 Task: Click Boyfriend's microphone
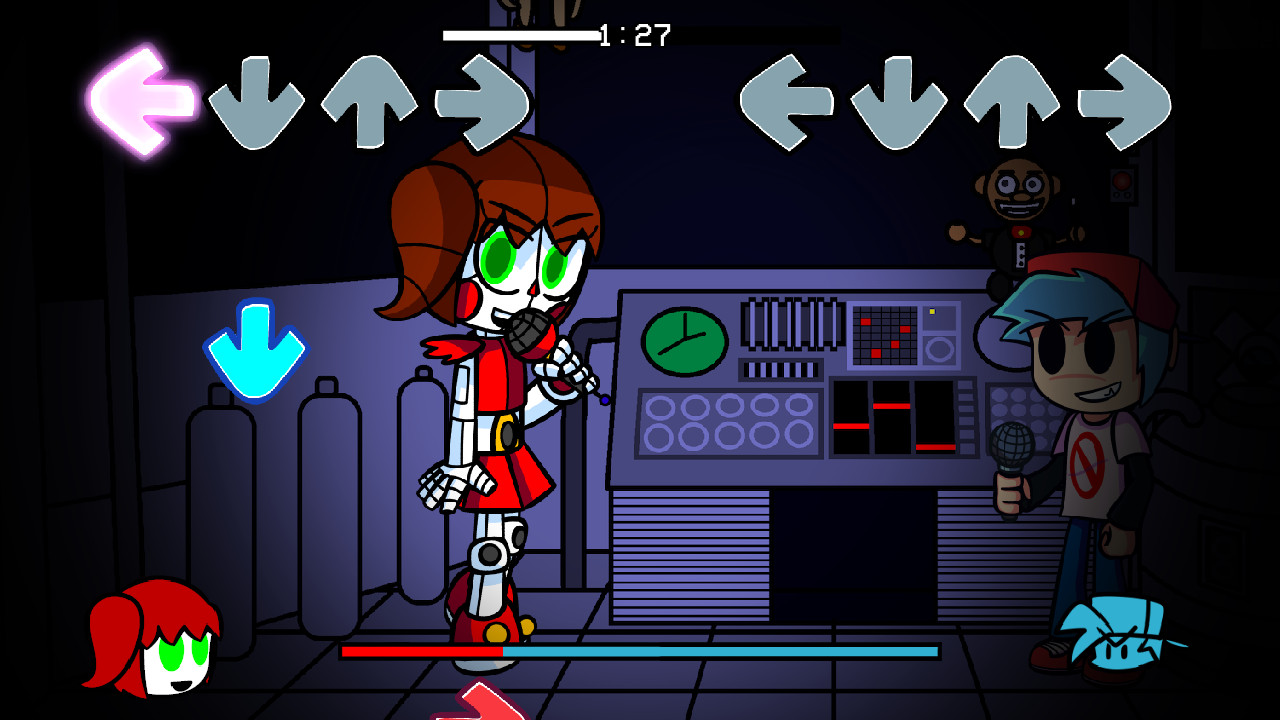1013,445
